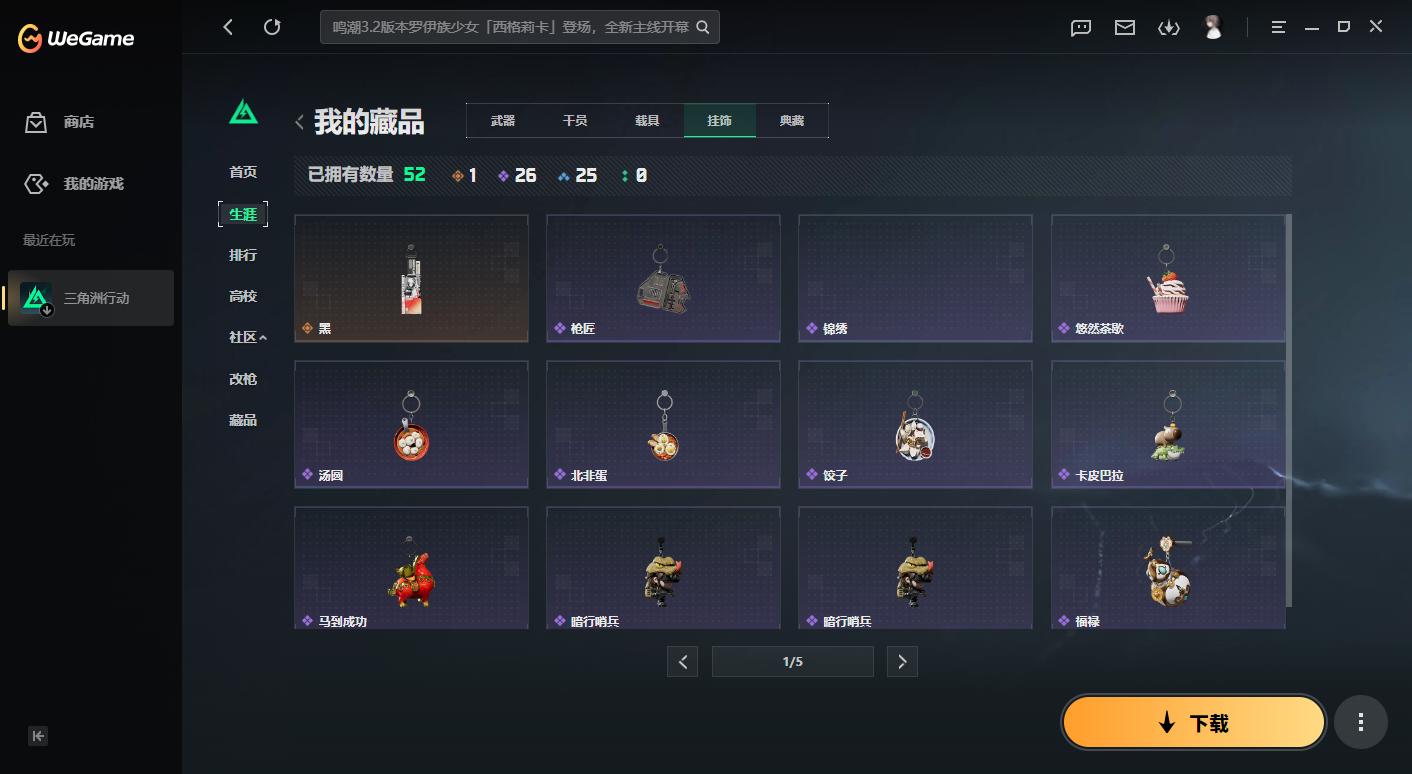Click the Delta Force green emblem
This screenshot has height=774, width=1412.
[243, 112]
